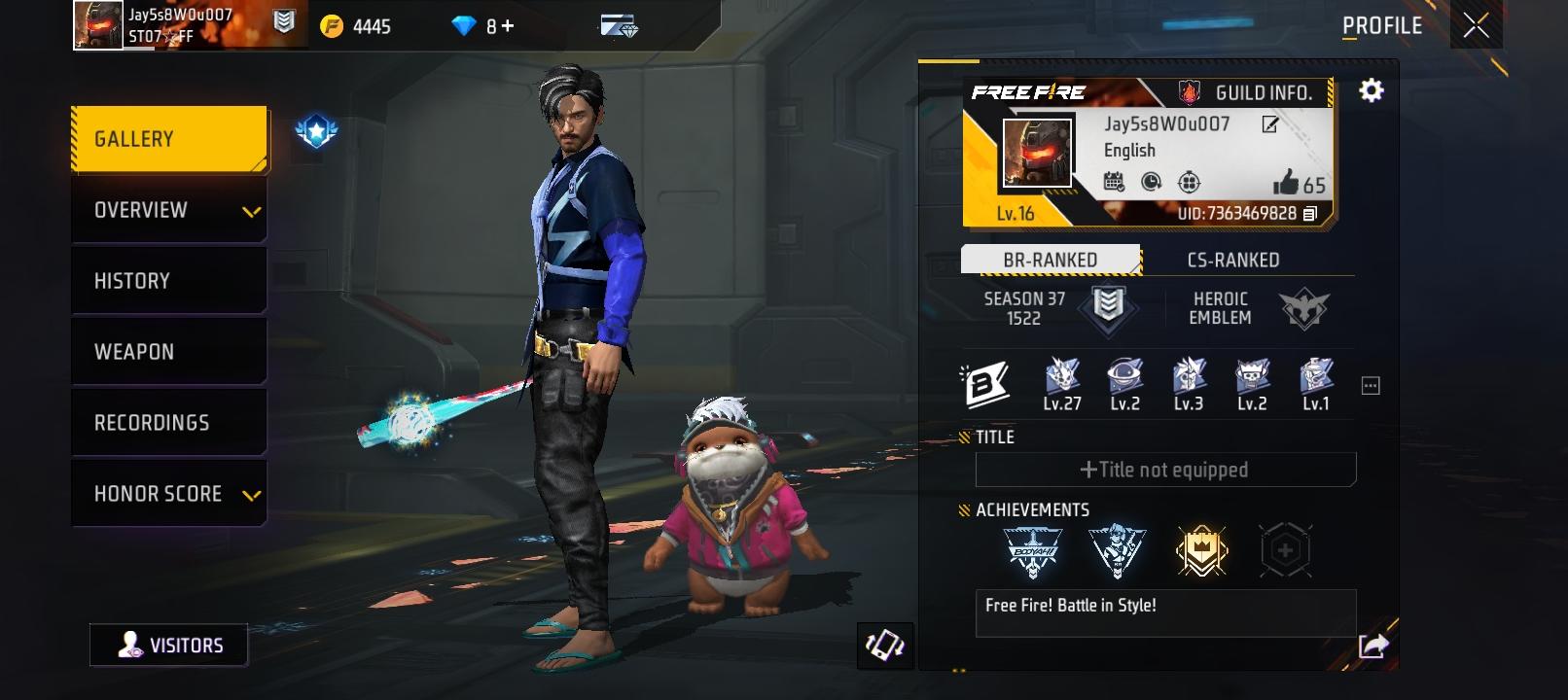The width and height of the screenshot is (1568, 700).
Task: Equip a title in the empty title slot
Action: [1164, 470]
